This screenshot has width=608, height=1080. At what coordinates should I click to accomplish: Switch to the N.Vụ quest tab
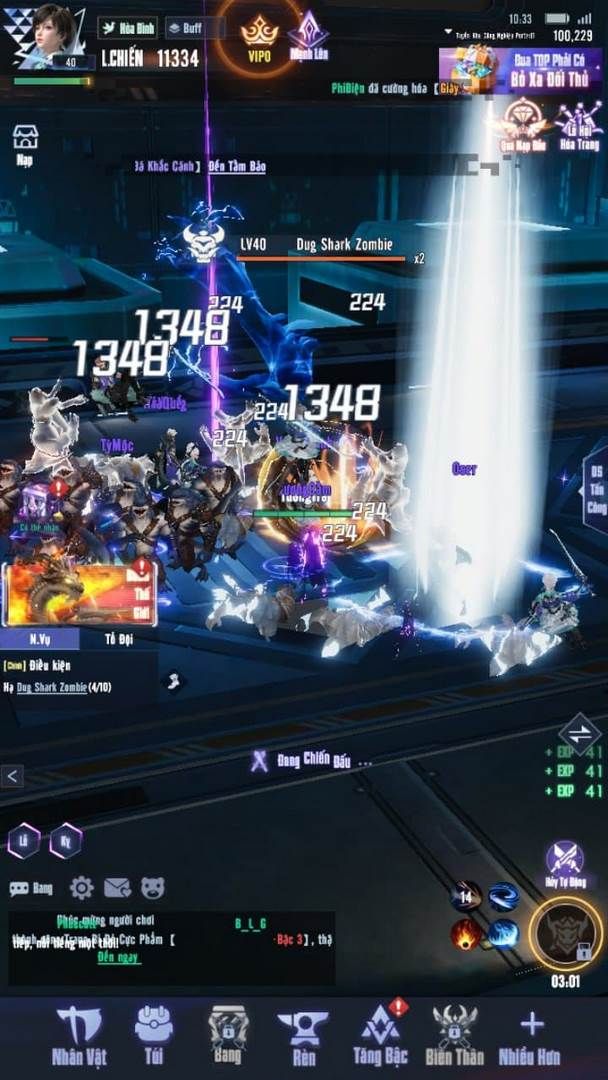40,638
